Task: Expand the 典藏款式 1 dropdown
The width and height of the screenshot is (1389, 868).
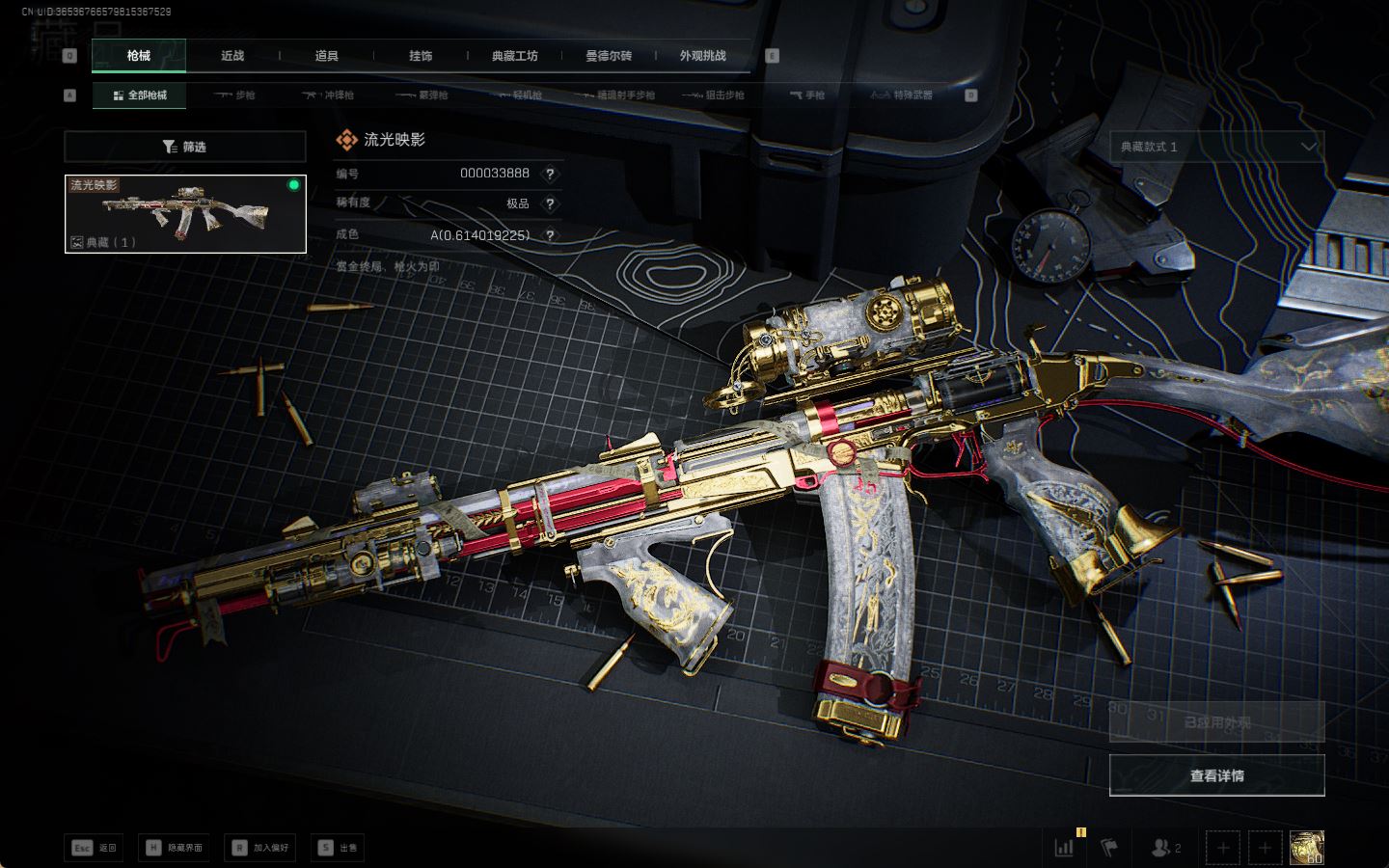Action: click(1216, 147)
